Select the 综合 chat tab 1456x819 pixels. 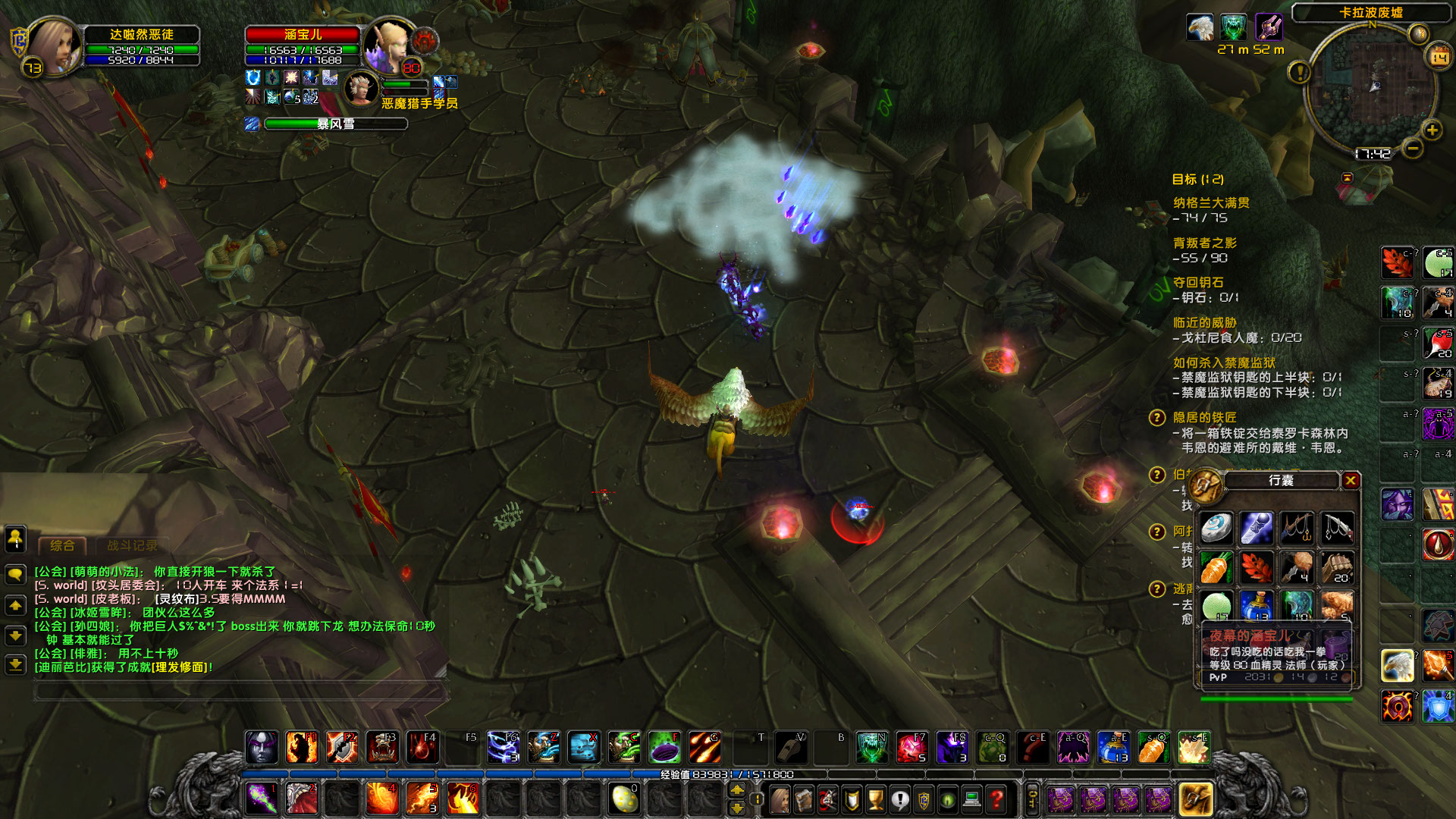(64, 544)
